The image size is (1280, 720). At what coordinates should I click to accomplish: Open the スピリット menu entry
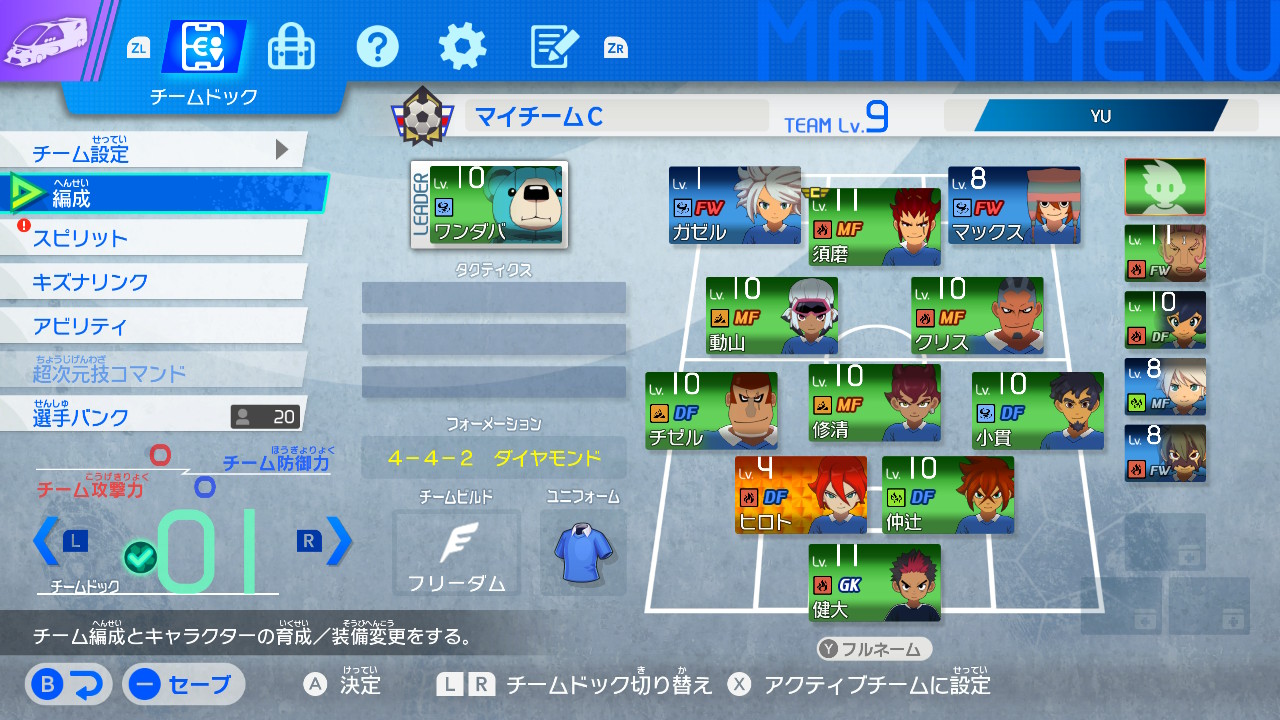(150, 238)
